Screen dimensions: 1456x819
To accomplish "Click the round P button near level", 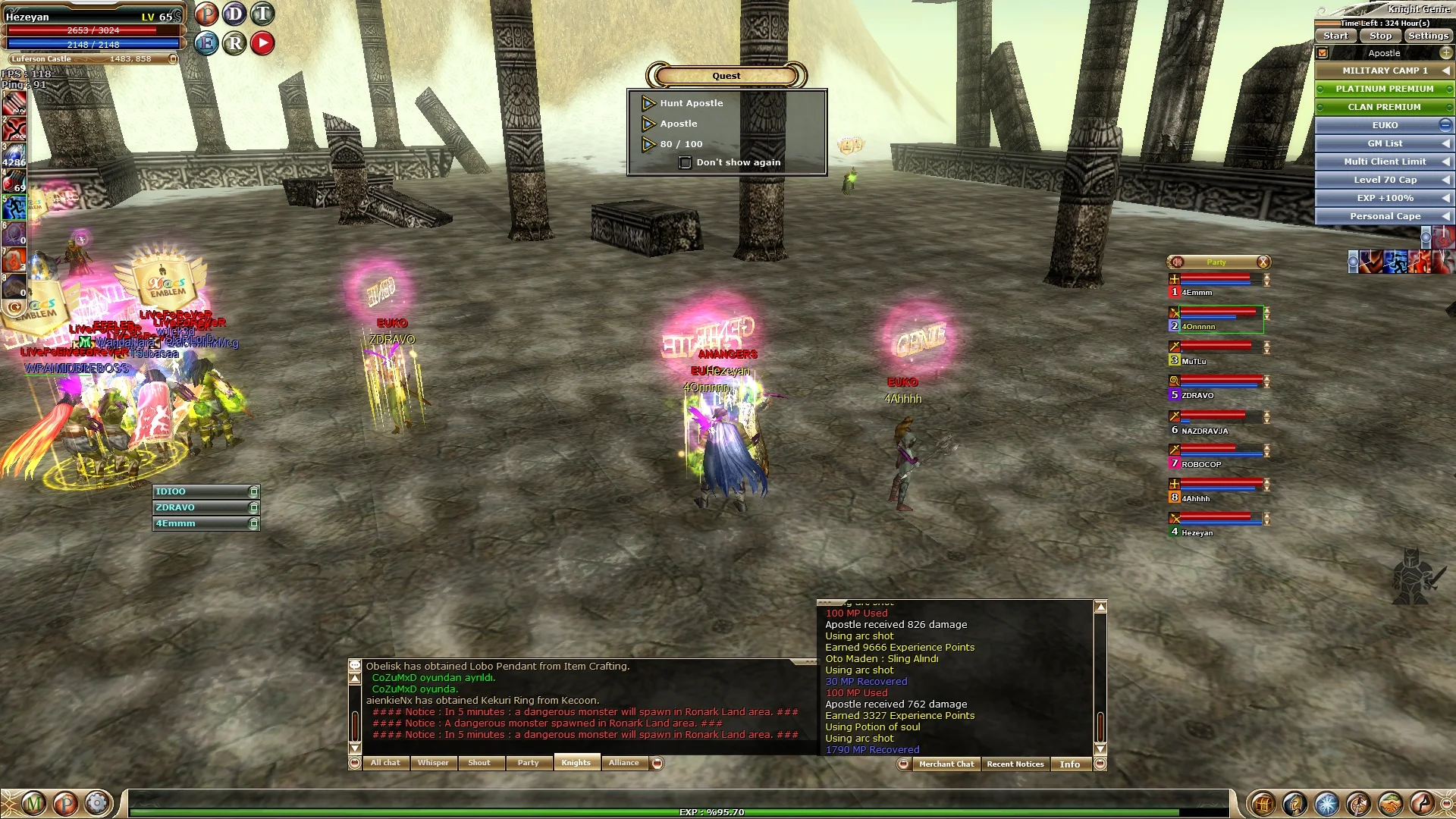I will pyautogui.click(x=206, y=14).
